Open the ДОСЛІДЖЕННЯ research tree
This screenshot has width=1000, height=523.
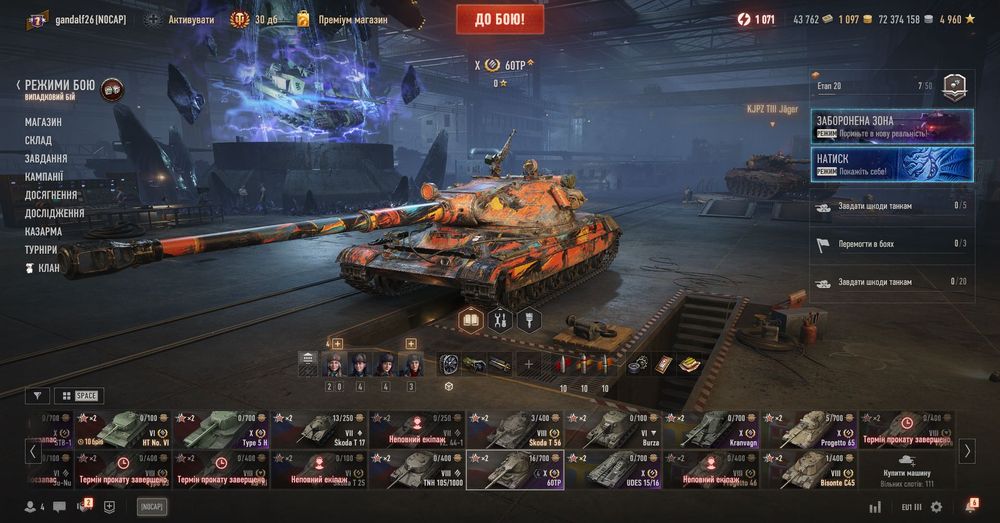[54, 213]
